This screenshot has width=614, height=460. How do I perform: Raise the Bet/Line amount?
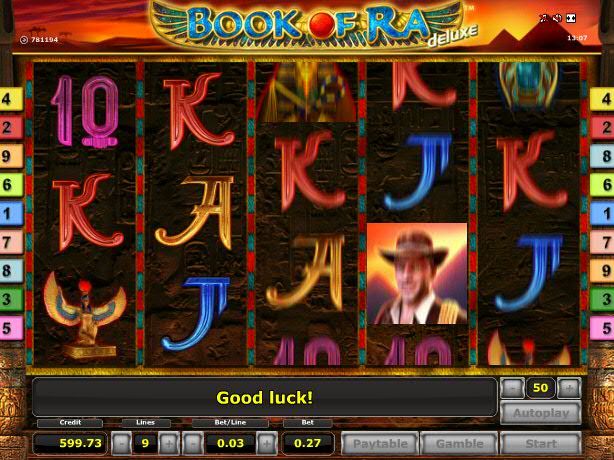[x=268, y=443]
